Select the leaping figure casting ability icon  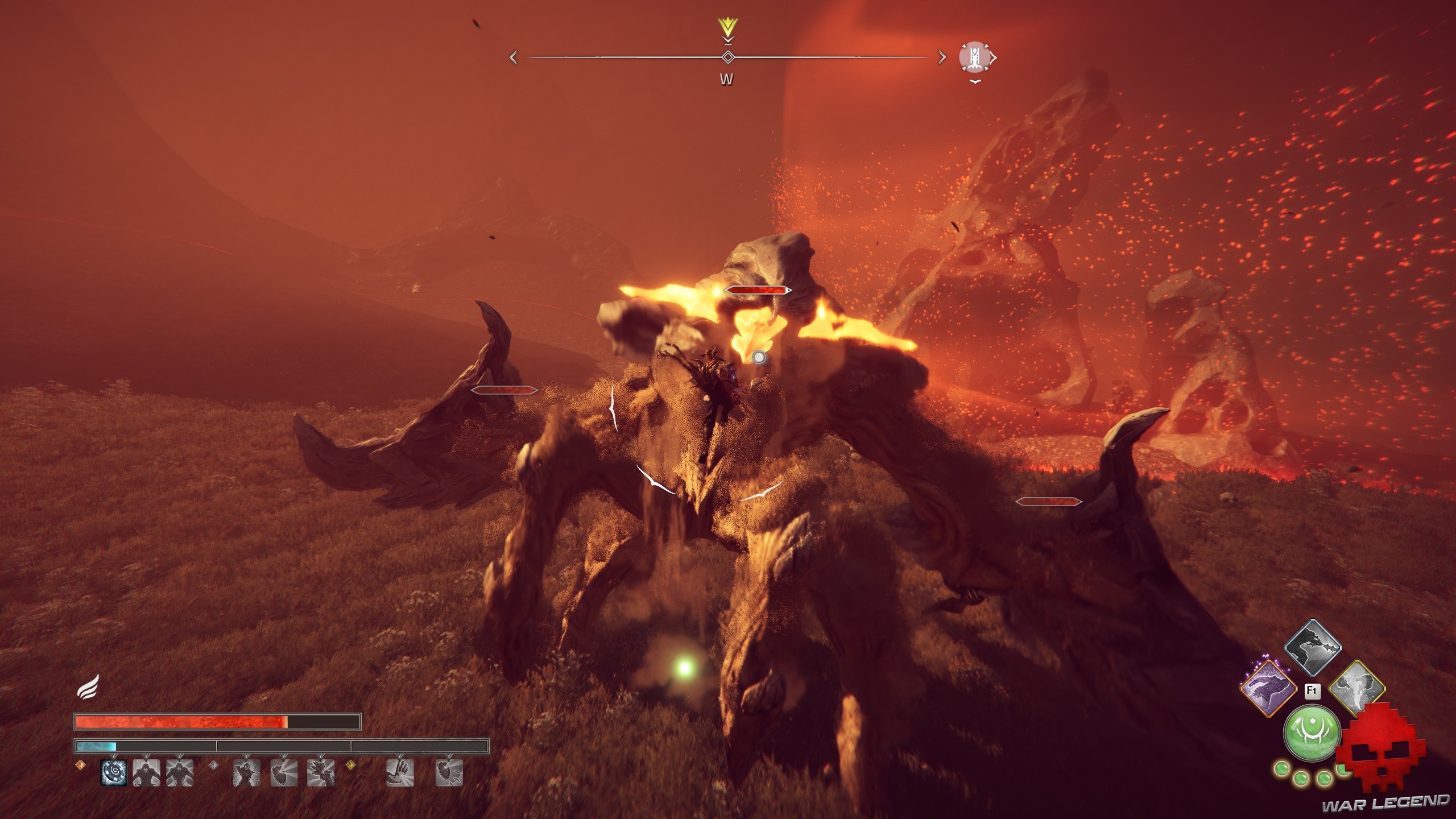click(x=247, y=773)
